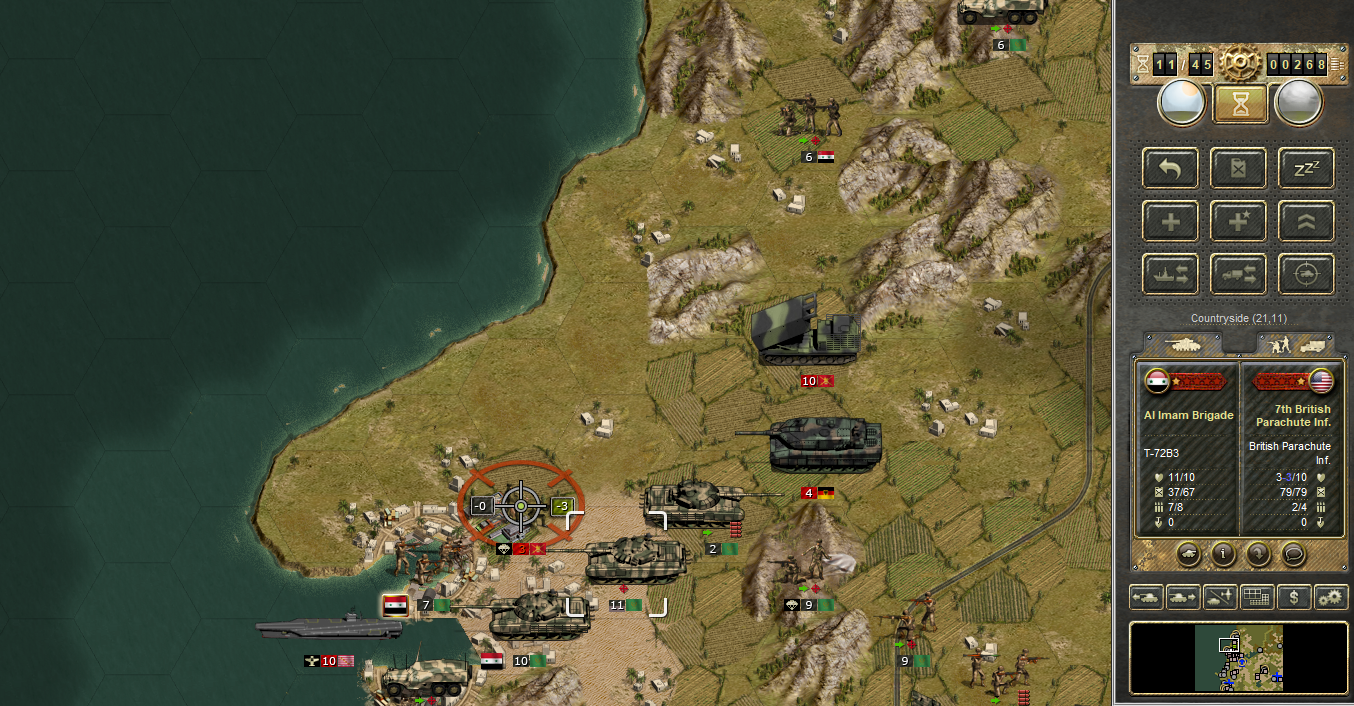1354x706 pixels.
Task: Click the round tank icon button
Action: coord(1186,552)
